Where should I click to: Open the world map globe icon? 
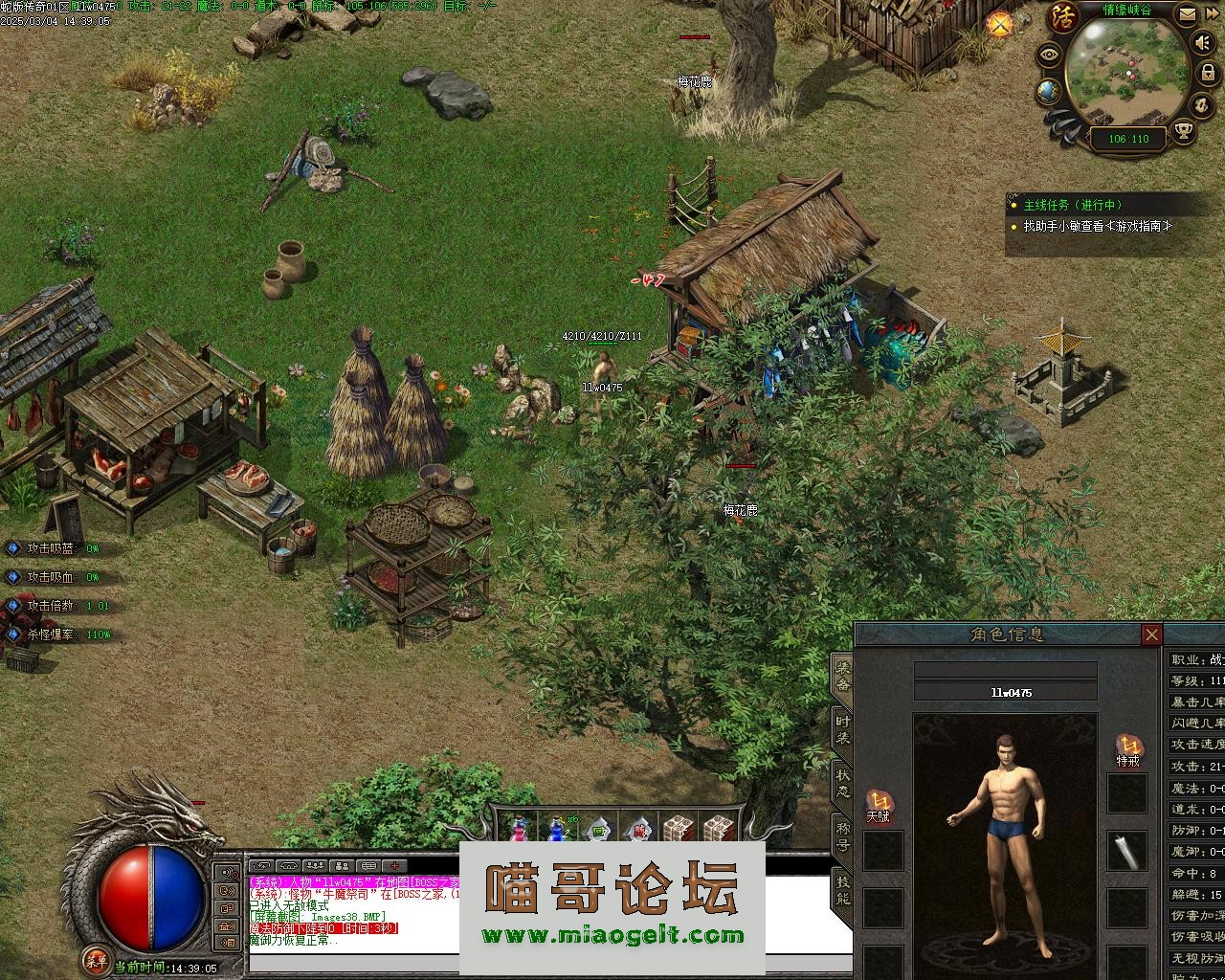coord(1048,91)
